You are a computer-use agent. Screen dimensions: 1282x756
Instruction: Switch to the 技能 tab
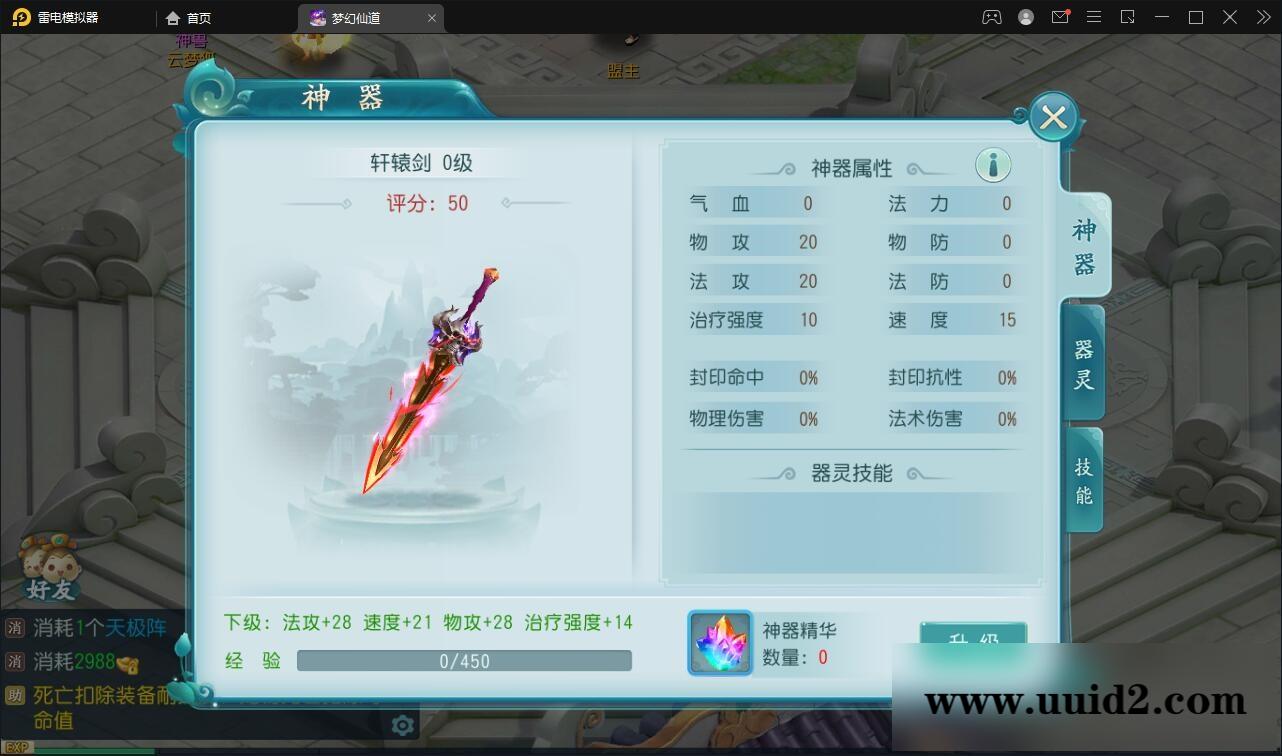tap(1083, 478)
